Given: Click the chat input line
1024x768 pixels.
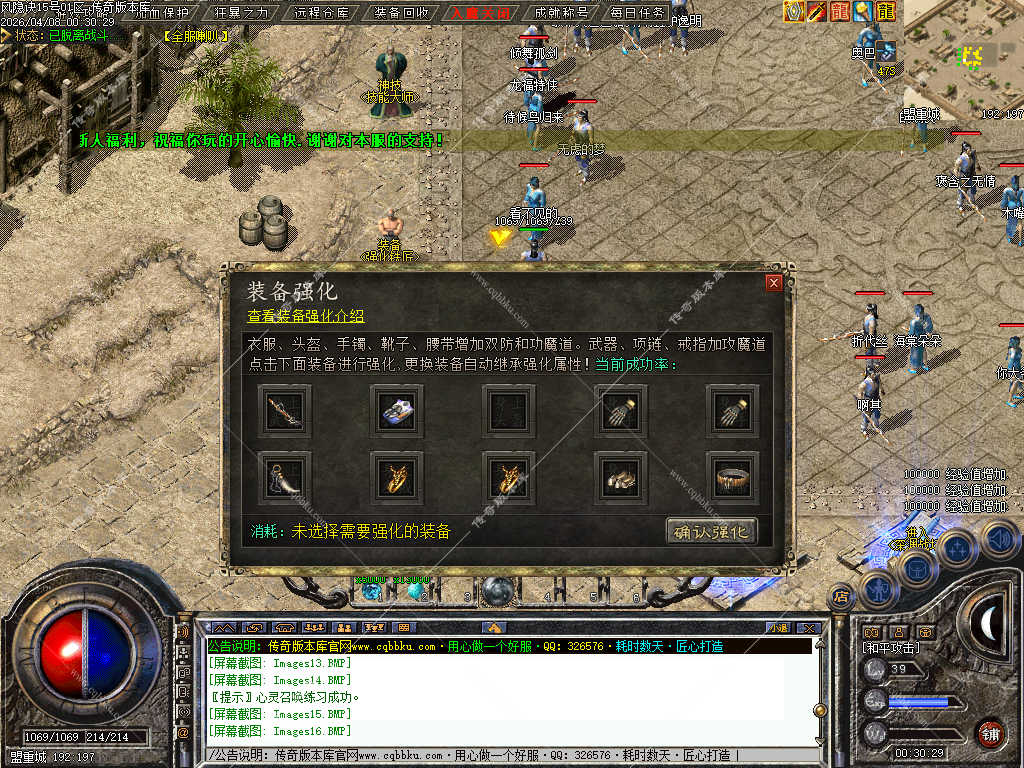Looking at the screenshot, I should [x=500, y=755].
